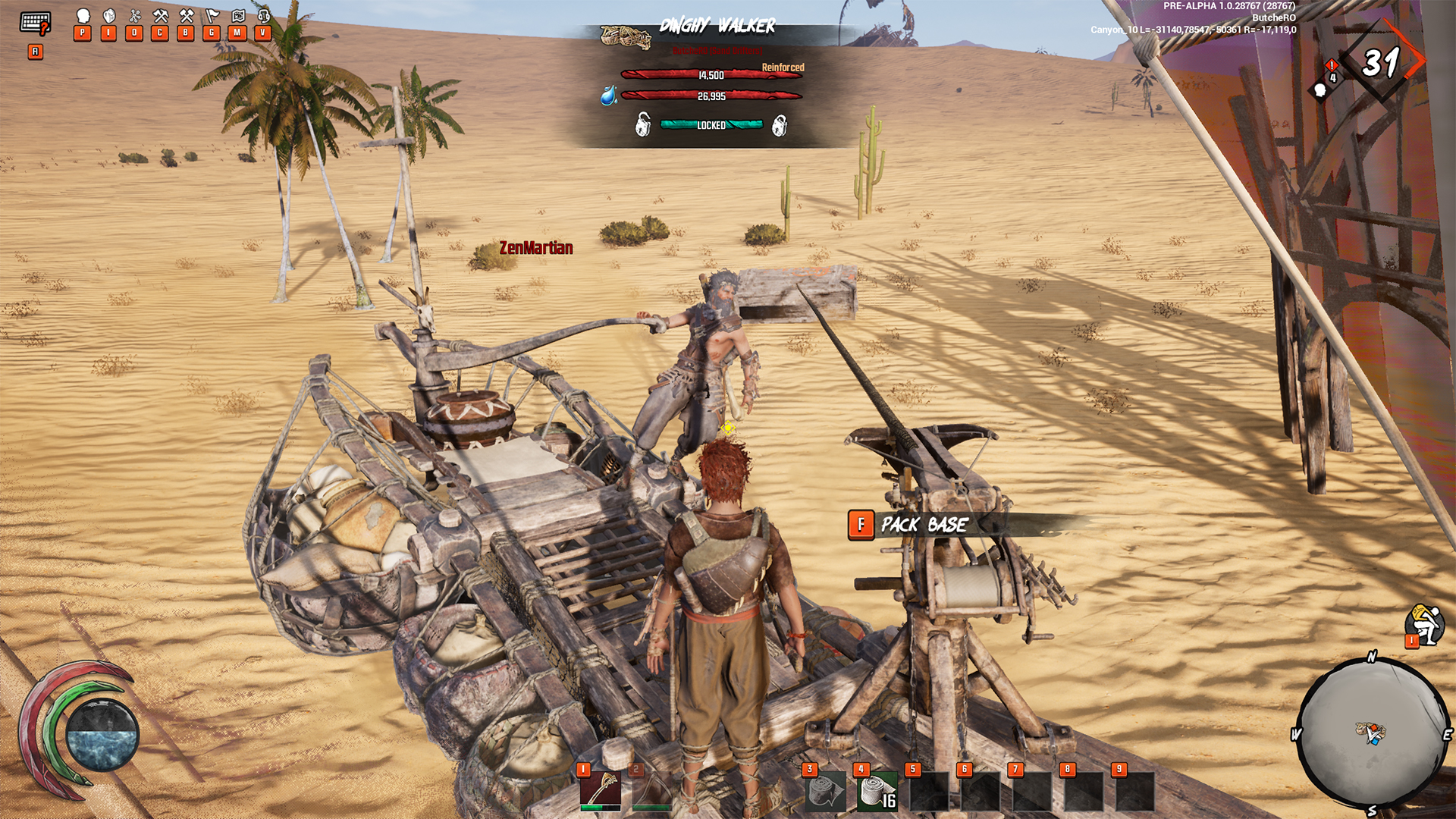Open the character profile head icon

(x=83, y=17)
